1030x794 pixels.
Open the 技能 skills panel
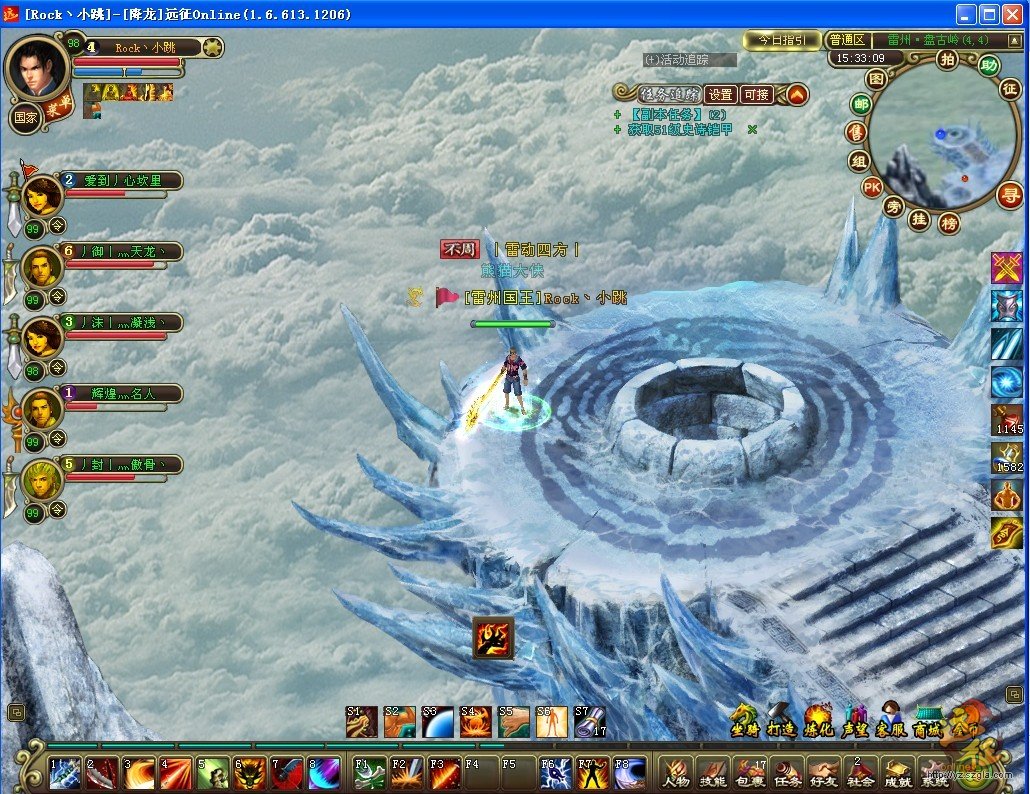pyautogui.click(x=712, y=772)
